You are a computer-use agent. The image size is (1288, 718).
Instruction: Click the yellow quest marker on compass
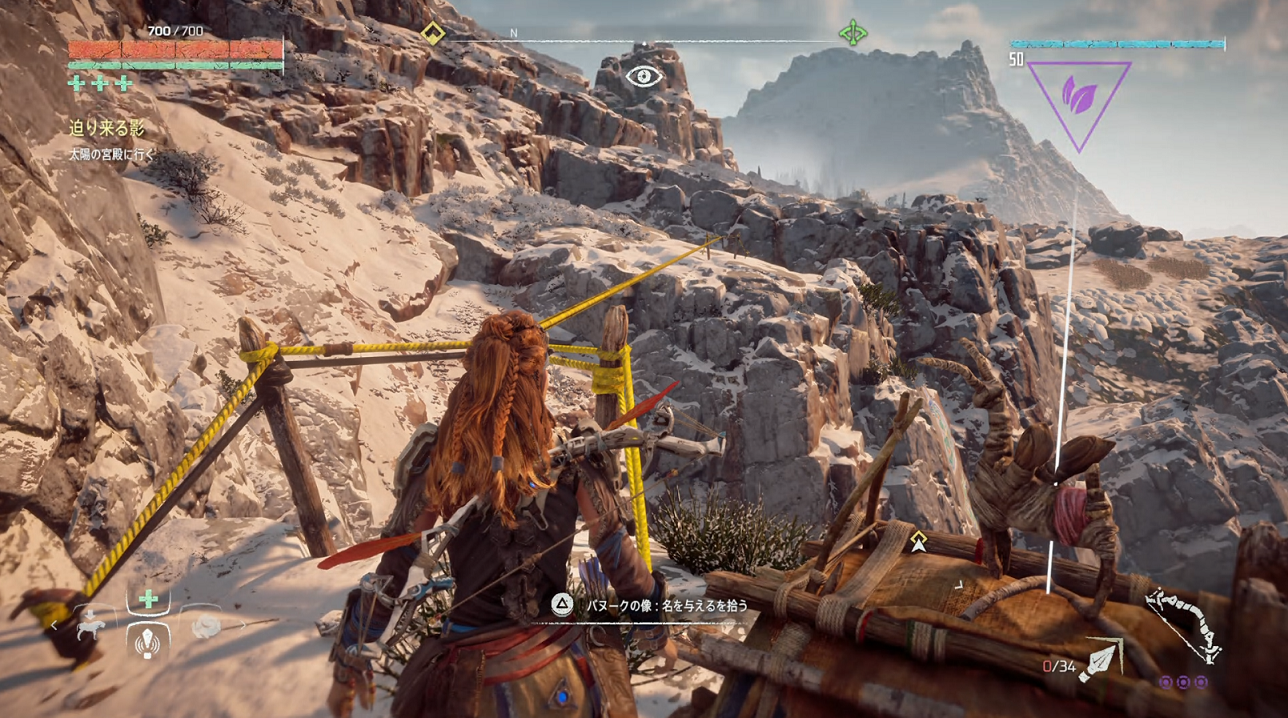432,34
